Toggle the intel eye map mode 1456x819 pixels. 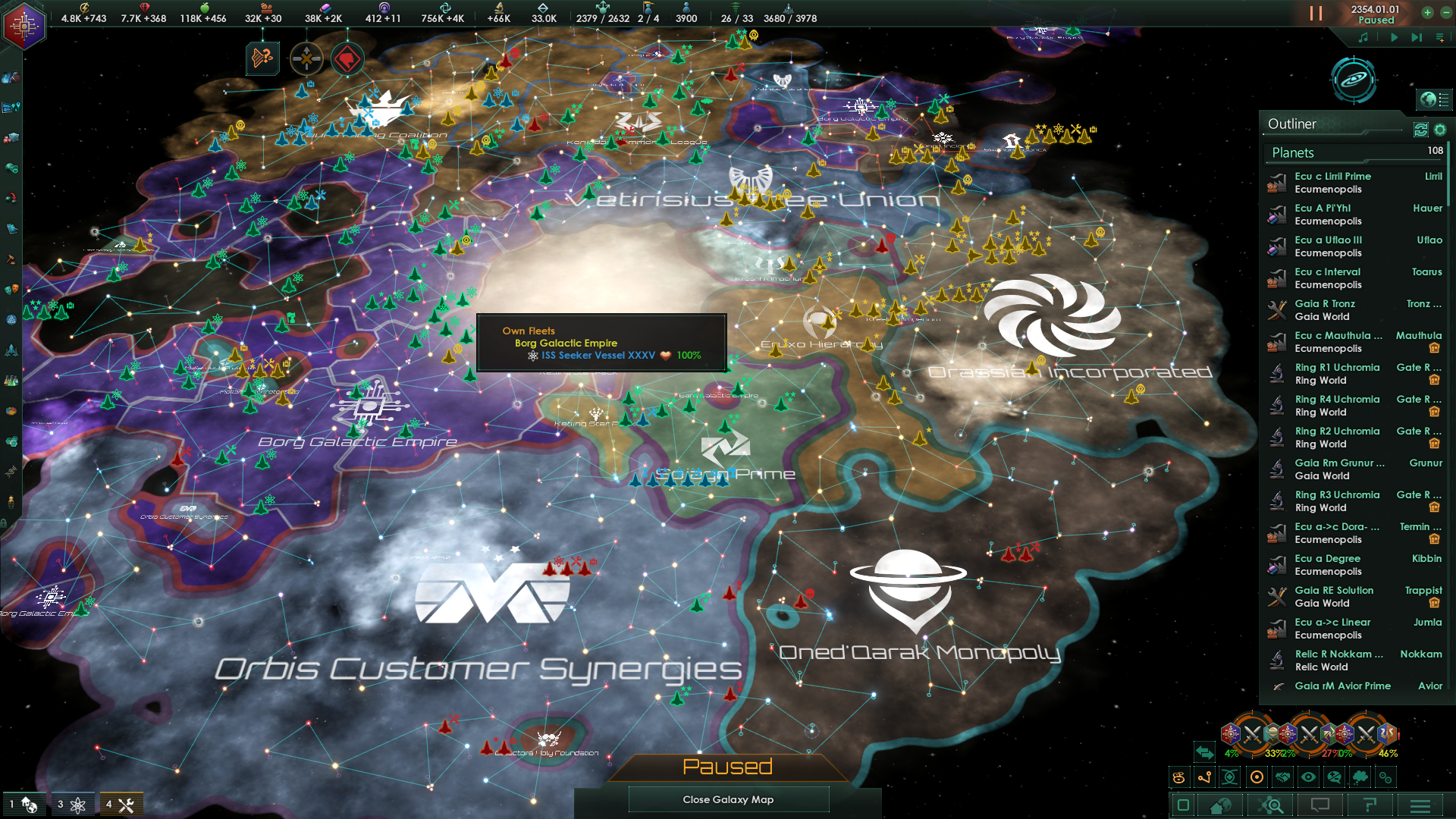pos(1308,777)
